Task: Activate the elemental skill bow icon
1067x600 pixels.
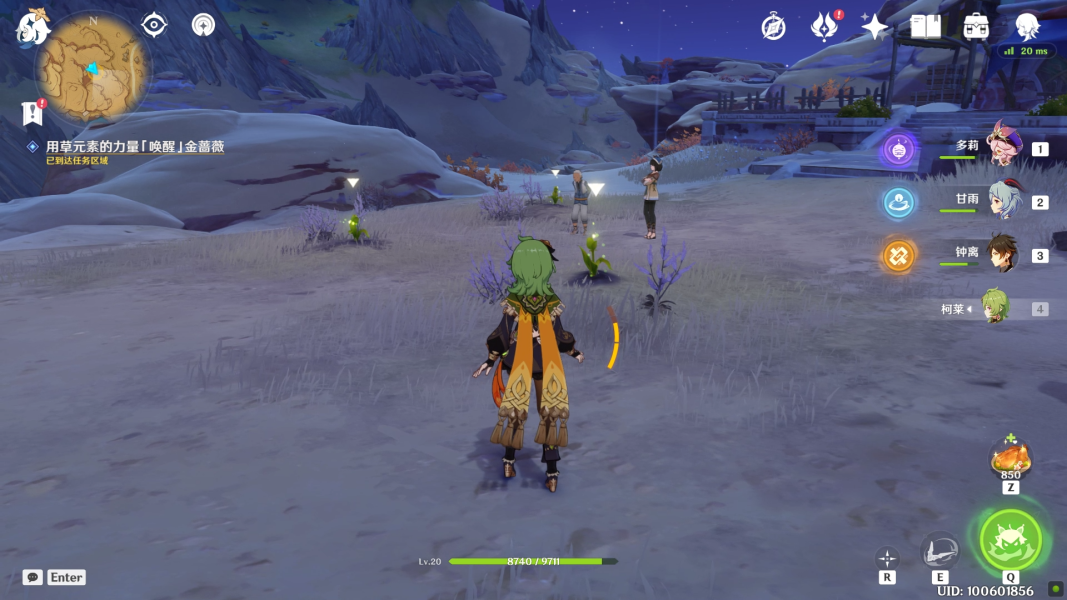Action: (939, 551)
